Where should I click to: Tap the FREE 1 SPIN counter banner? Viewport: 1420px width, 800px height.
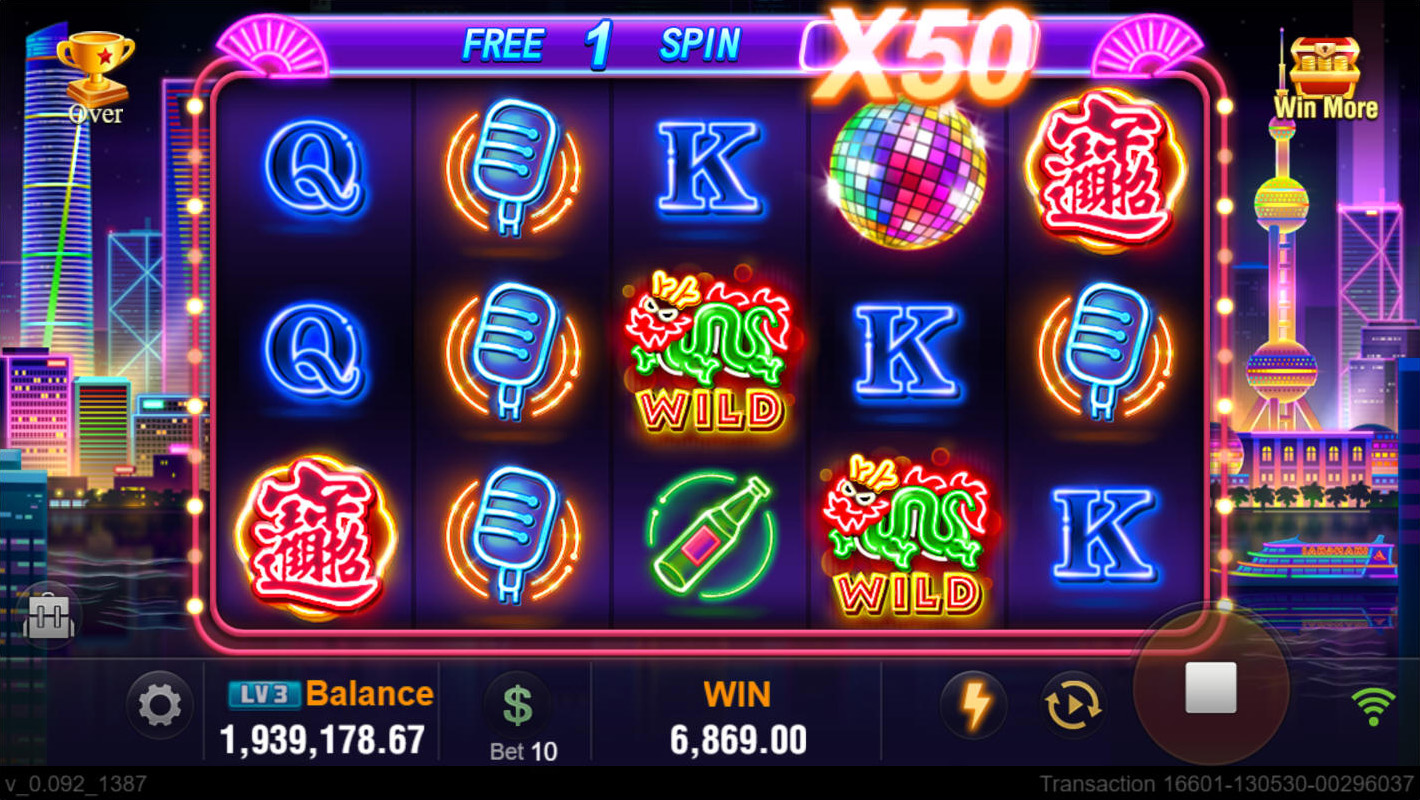click(x=600, y=43)
